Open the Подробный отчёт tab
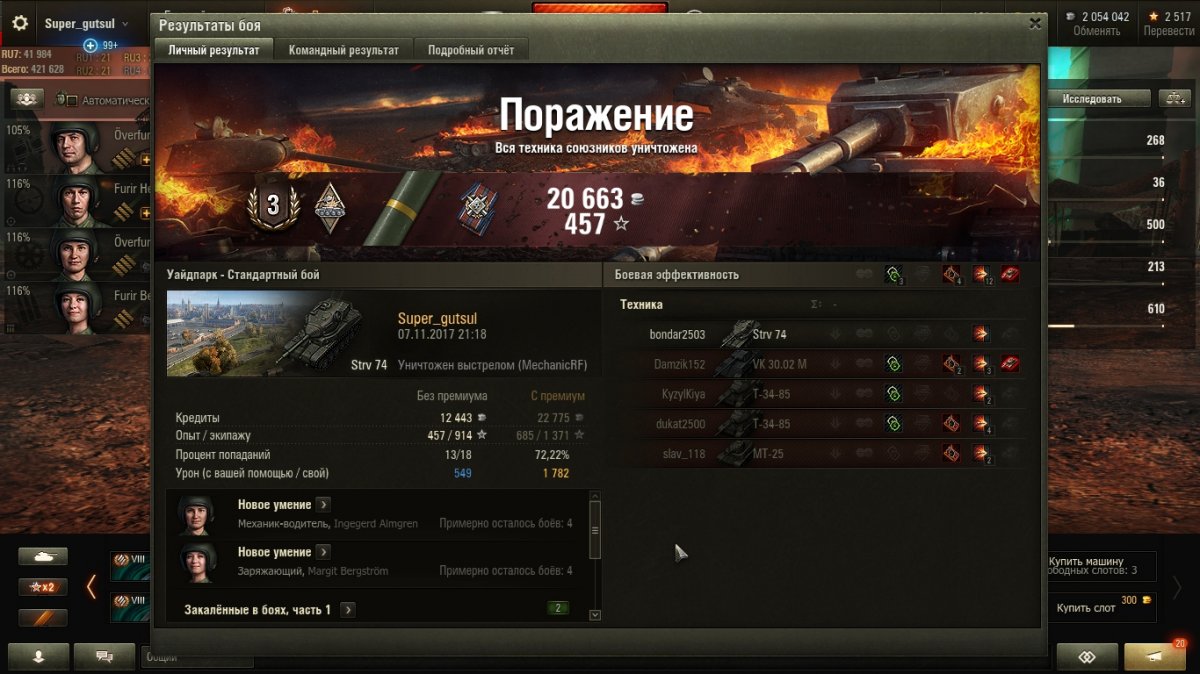Viewport: 1200px width, 674px height. (x=471, y=50)
